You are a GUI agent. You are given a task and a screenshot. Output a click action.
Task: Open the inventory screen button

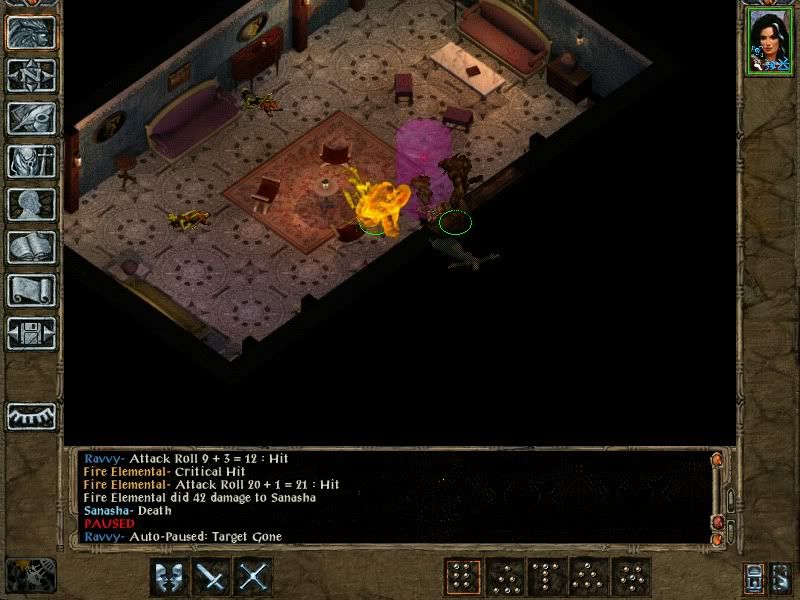[31, 161]
